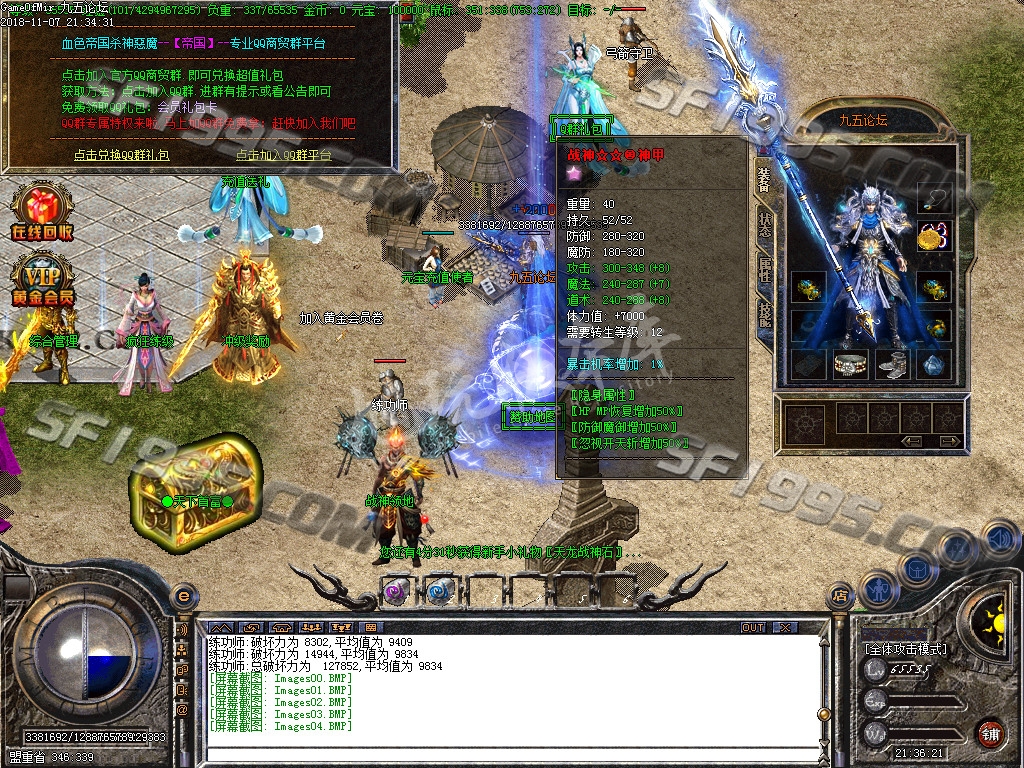Use the blue scroll in the quick belt
The image size is (1024, 768).
439,590
